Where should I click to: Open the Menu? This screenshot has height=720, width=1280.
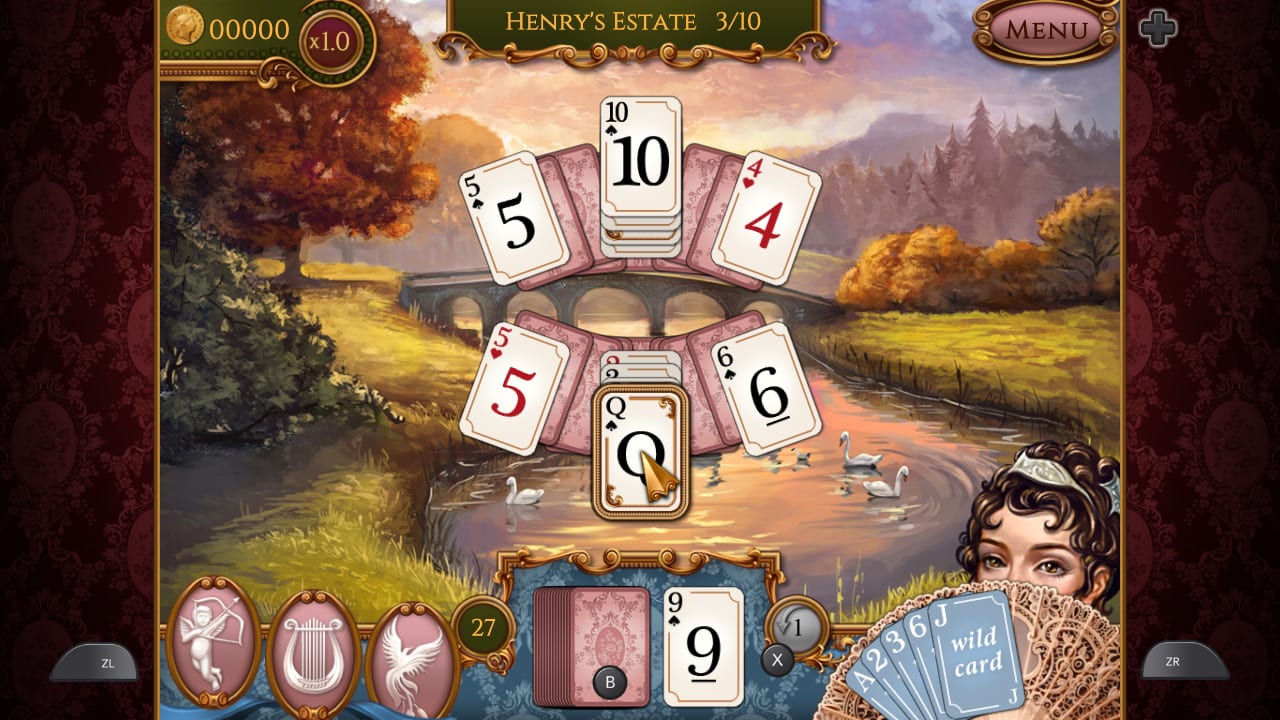tap(1046, 30)
